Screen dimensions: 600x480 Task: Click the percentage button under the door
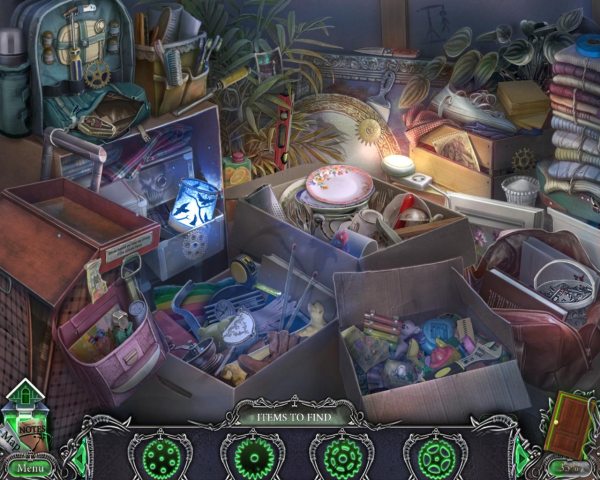pyautogui.click(x=568, y=466)
